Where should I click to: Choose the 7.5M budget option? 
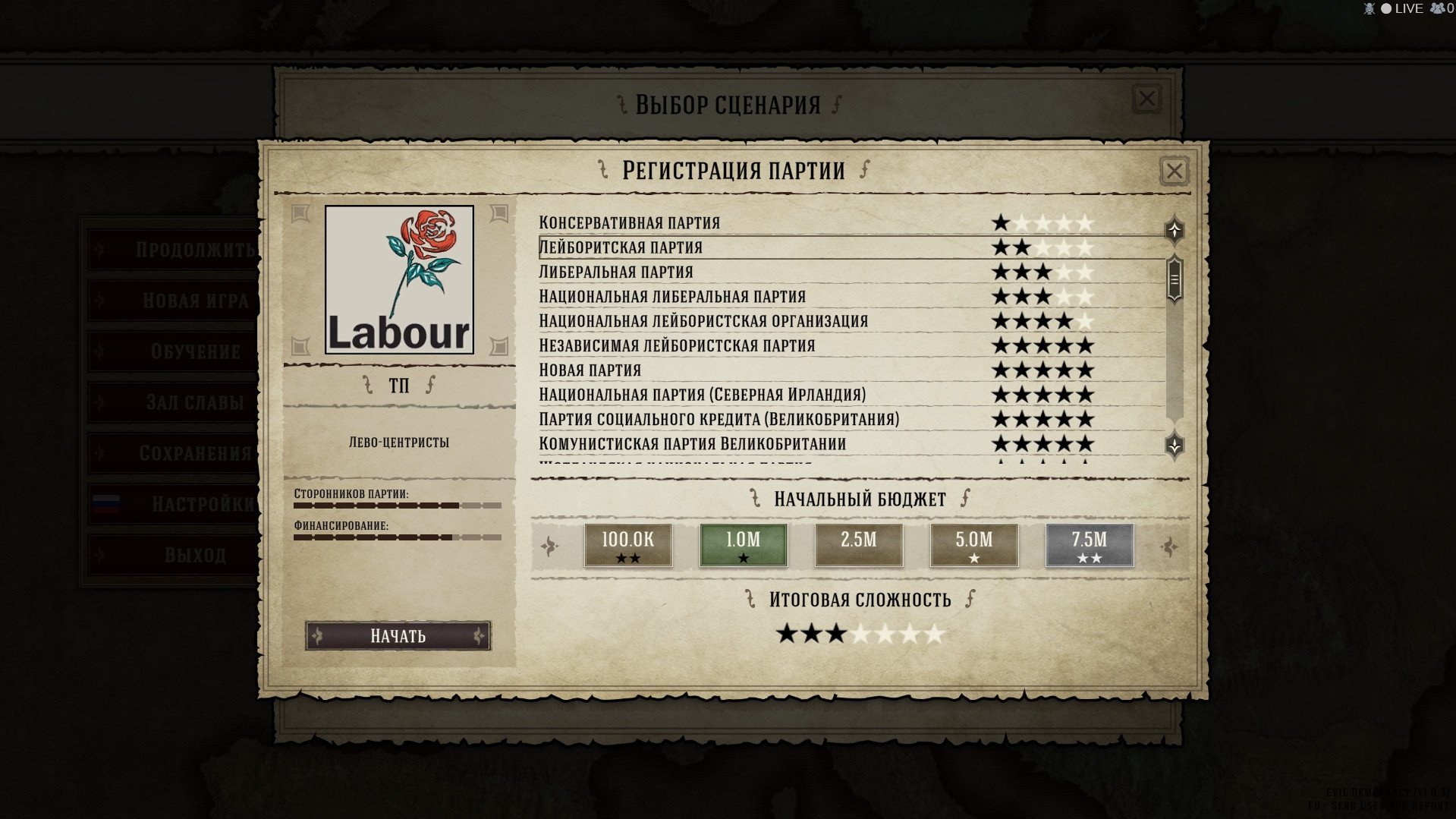pos(1089,545)
